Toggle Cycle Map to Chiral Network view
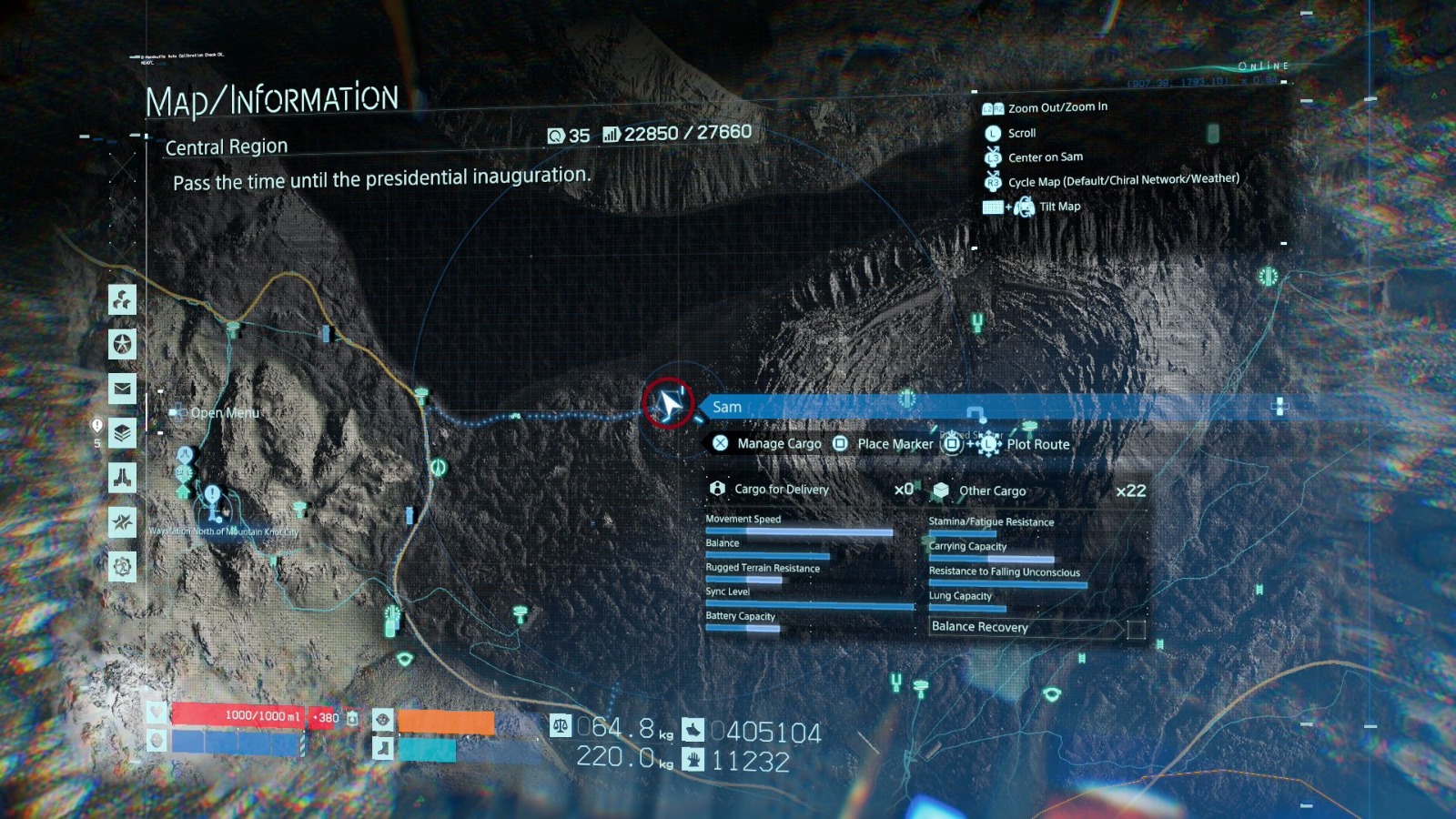The width and height of the screenshot is (1456, 819). (1123, 178)
